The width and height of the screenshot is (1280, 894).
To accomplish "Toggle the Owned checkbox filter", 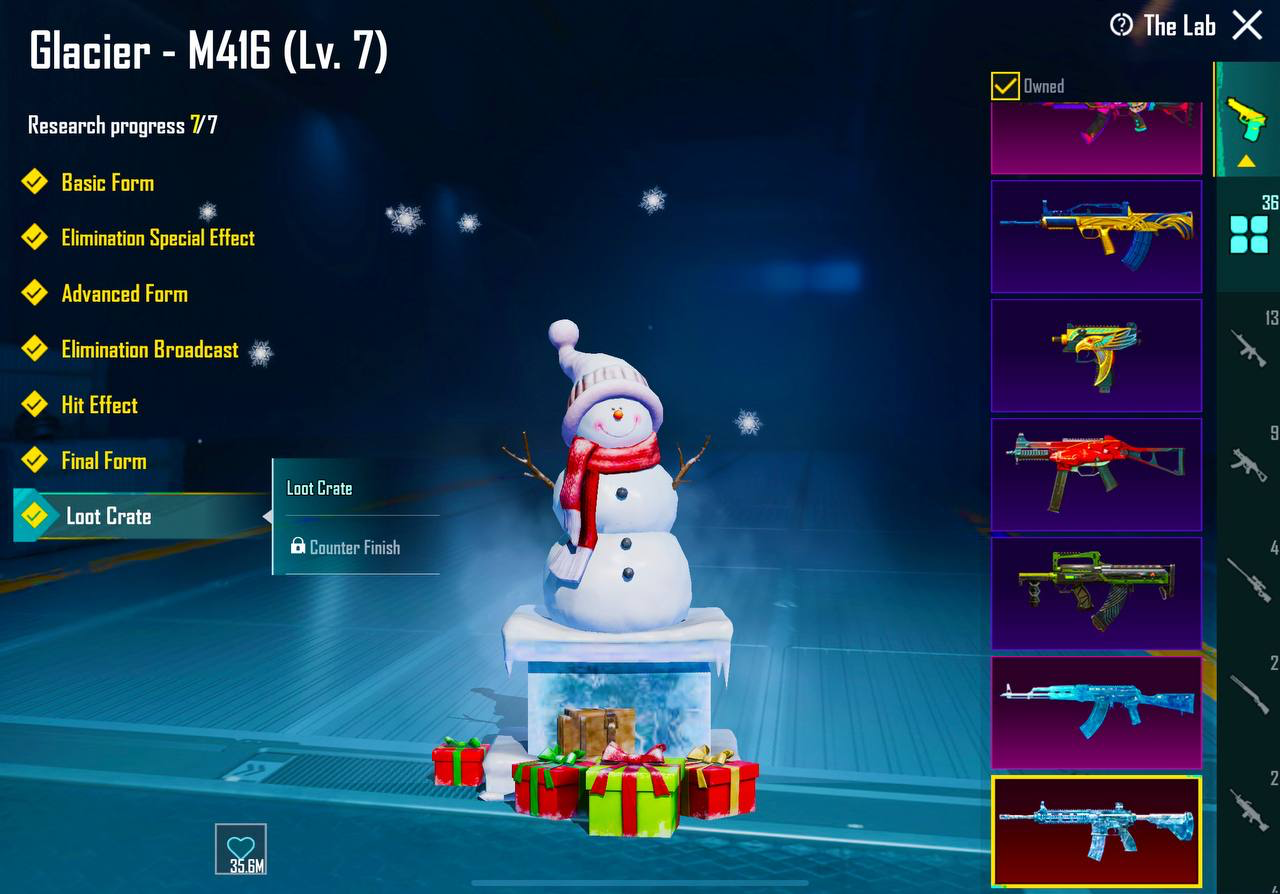I will pos(1005,86).
